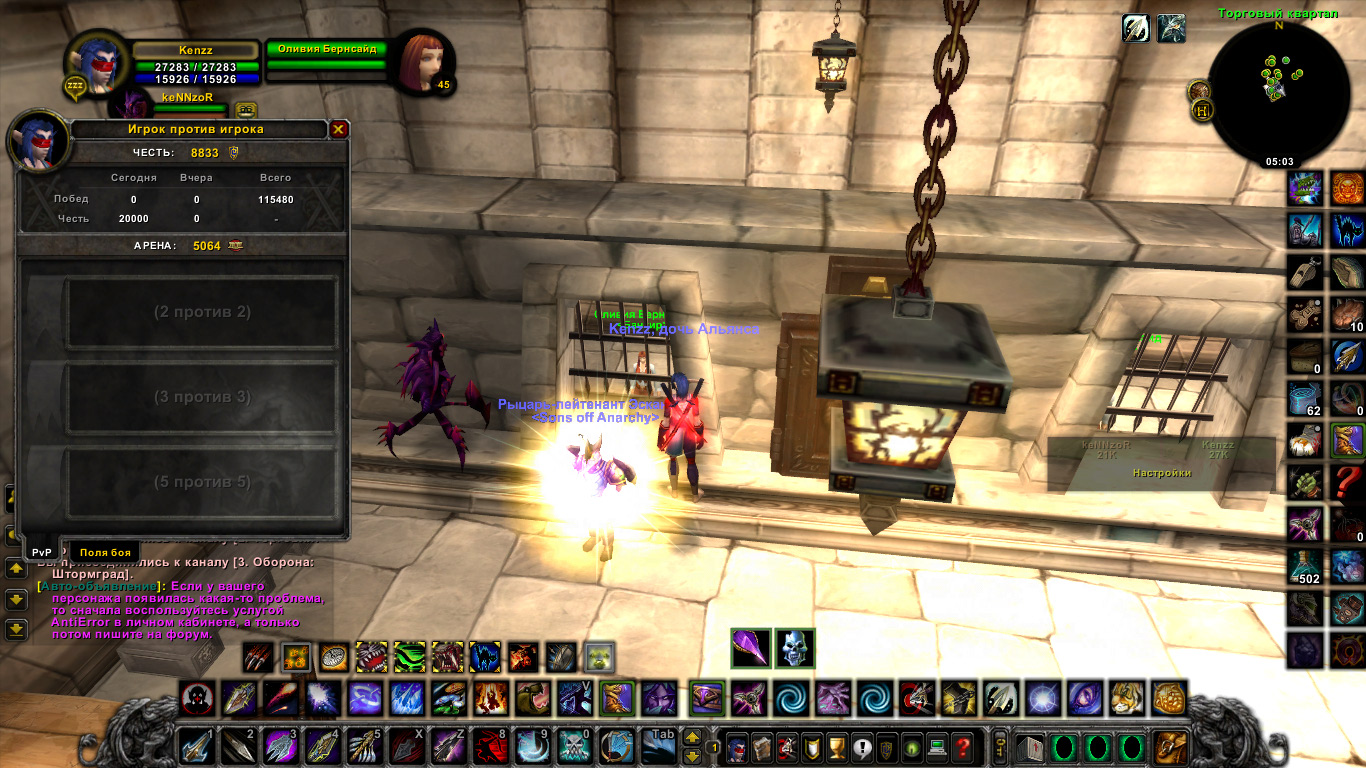
Task: Open the gold trophy Achievements button
Action: tap(838, 747)
